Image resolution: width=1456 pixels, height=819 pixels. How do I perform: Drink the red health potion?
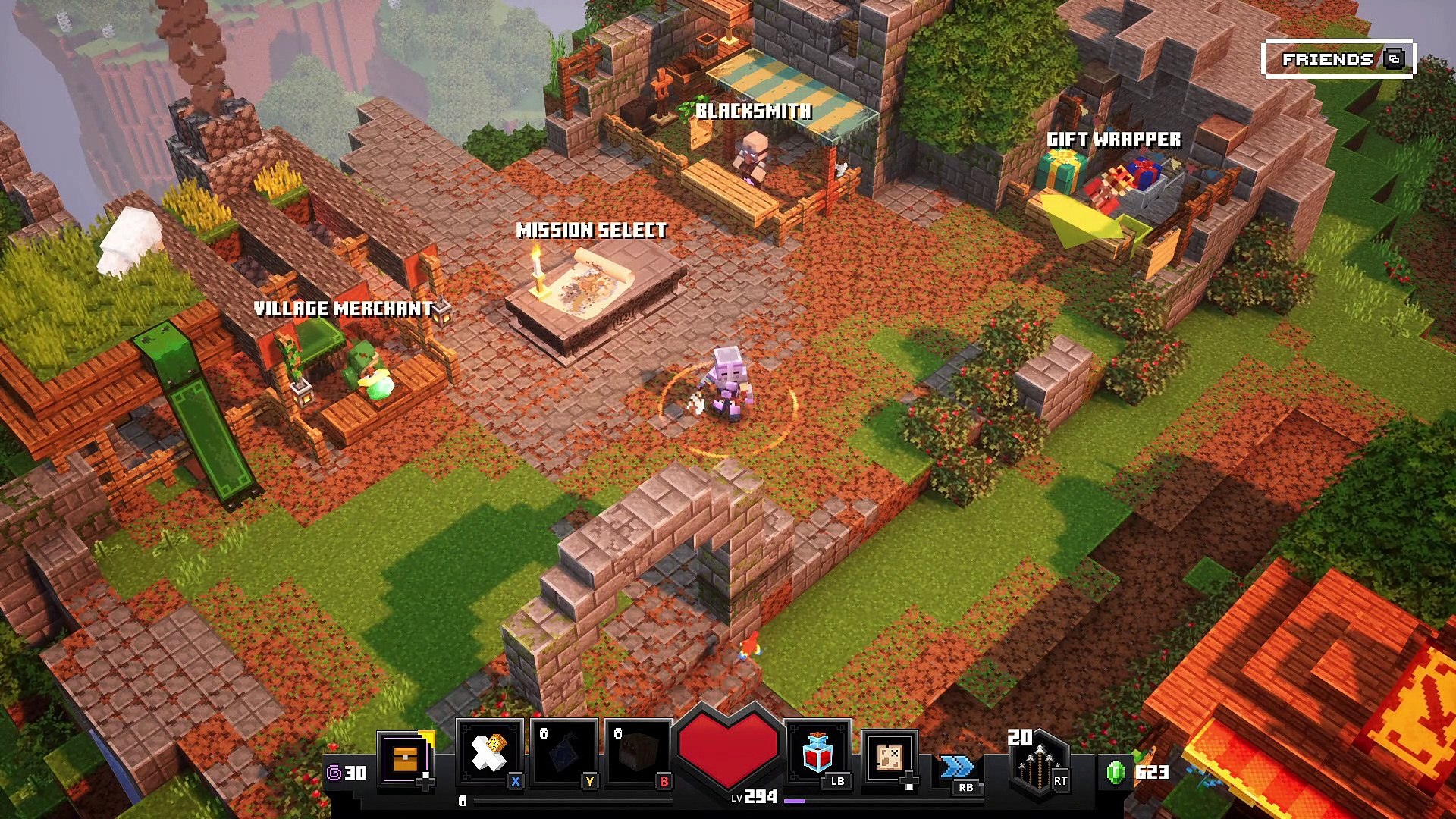817,753
